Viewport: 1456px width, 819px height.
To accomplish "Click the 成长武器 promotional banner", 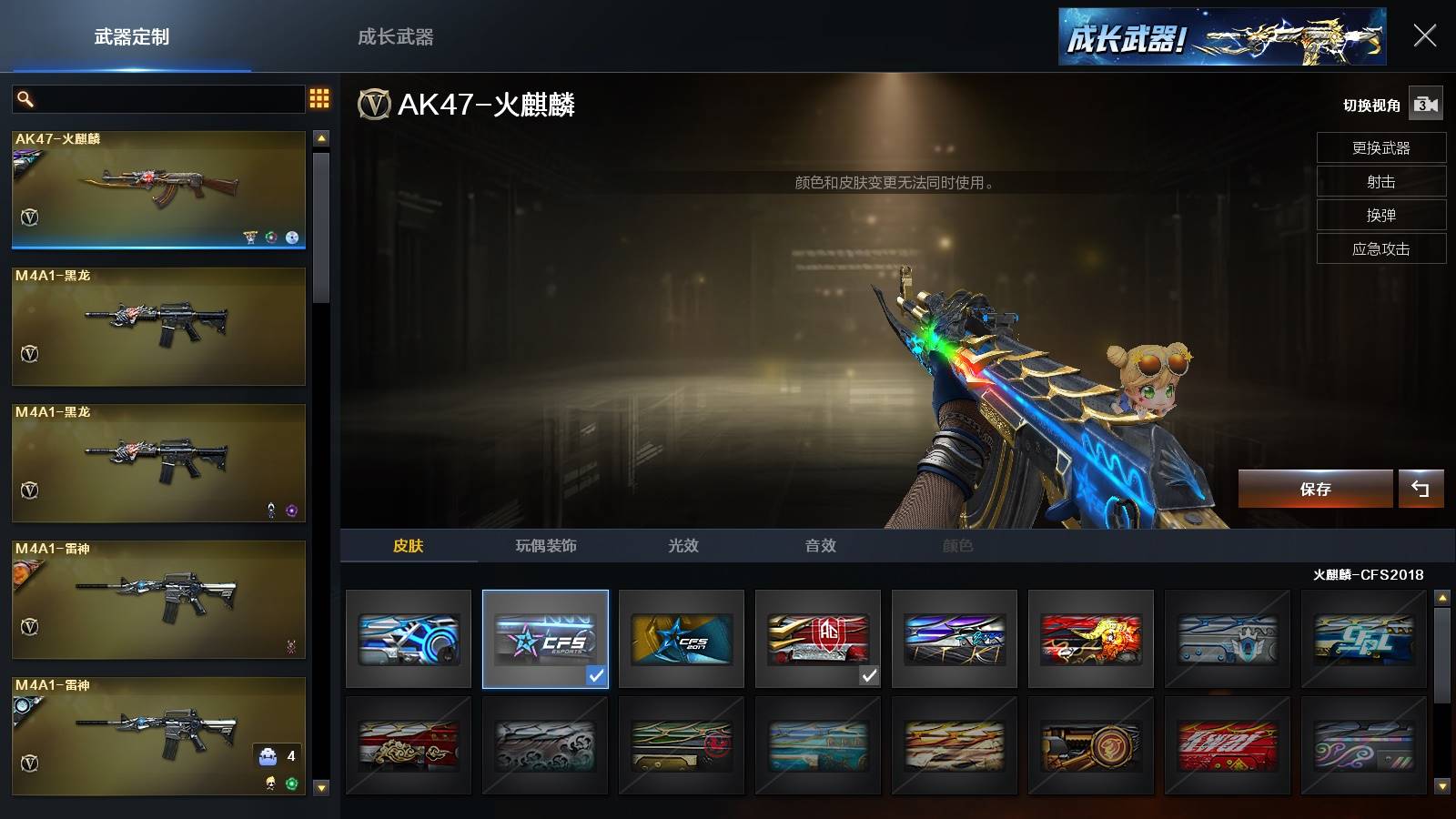I will pos(1221,37).
